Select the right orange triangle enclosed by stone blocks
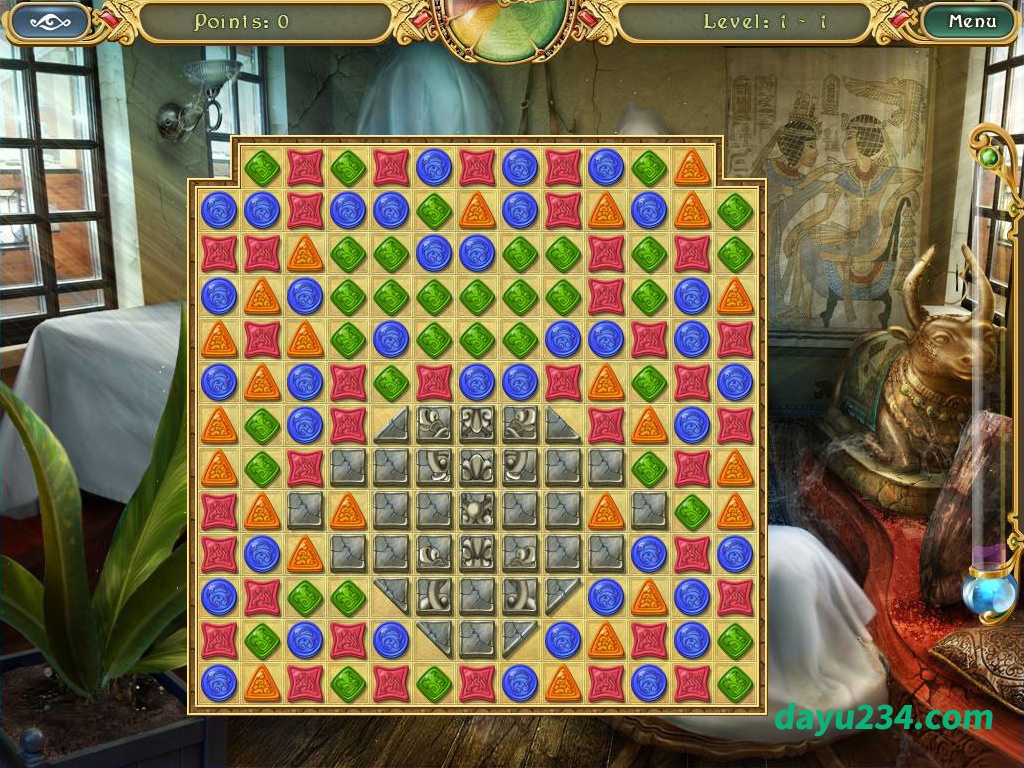 (x=606, y=511)
